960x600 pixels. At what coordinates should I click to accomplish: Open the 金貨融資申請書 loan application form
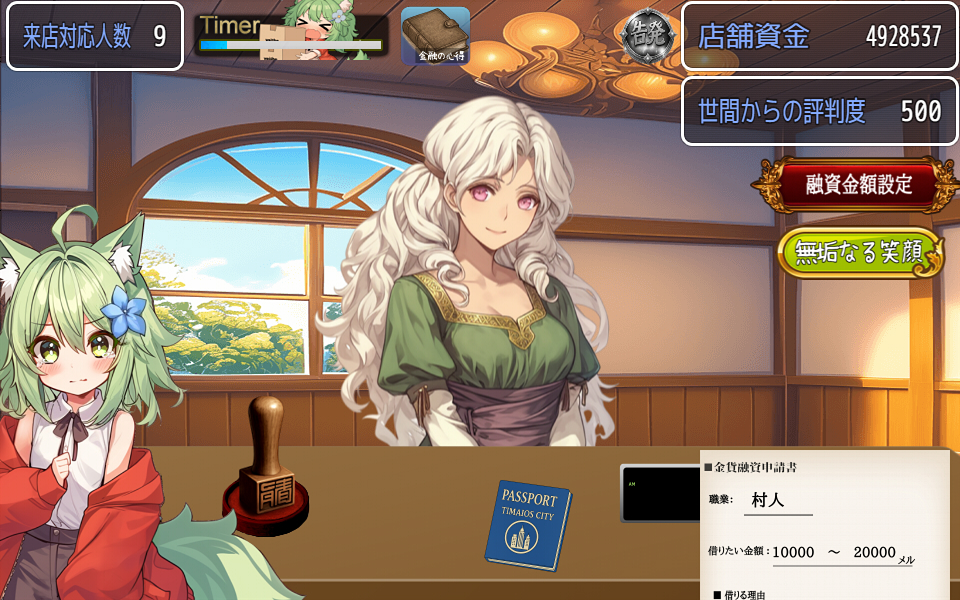coord(826,526)
